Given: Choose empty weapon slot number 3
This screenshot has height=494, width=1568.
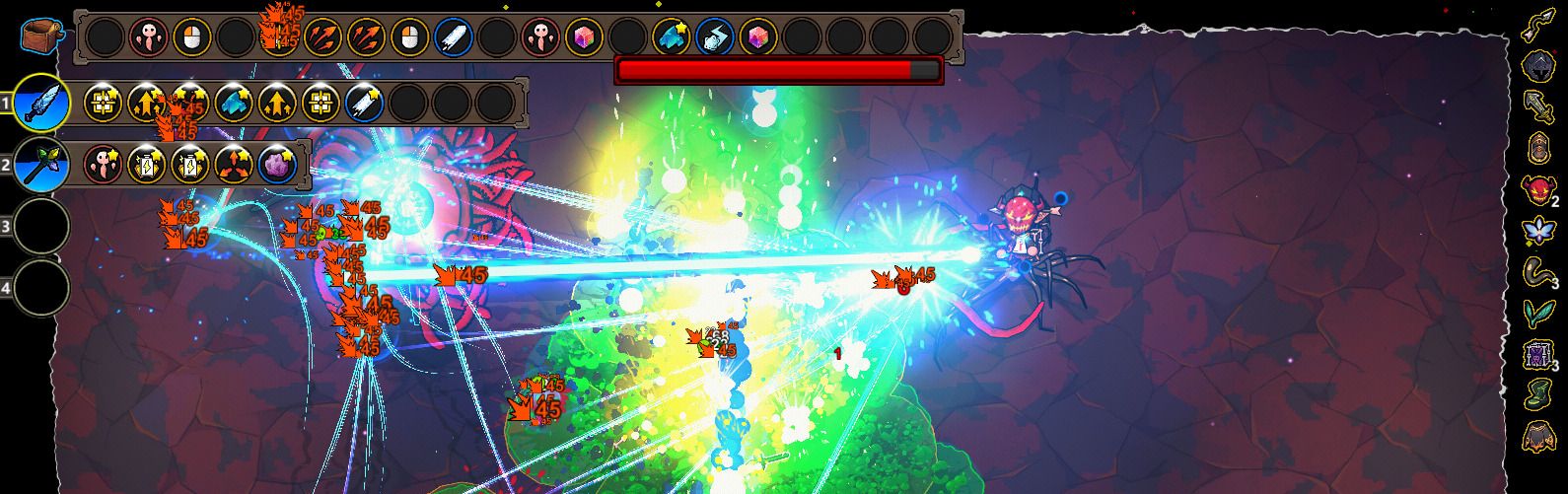Looking at the screenshot, I should pos(40,226).
